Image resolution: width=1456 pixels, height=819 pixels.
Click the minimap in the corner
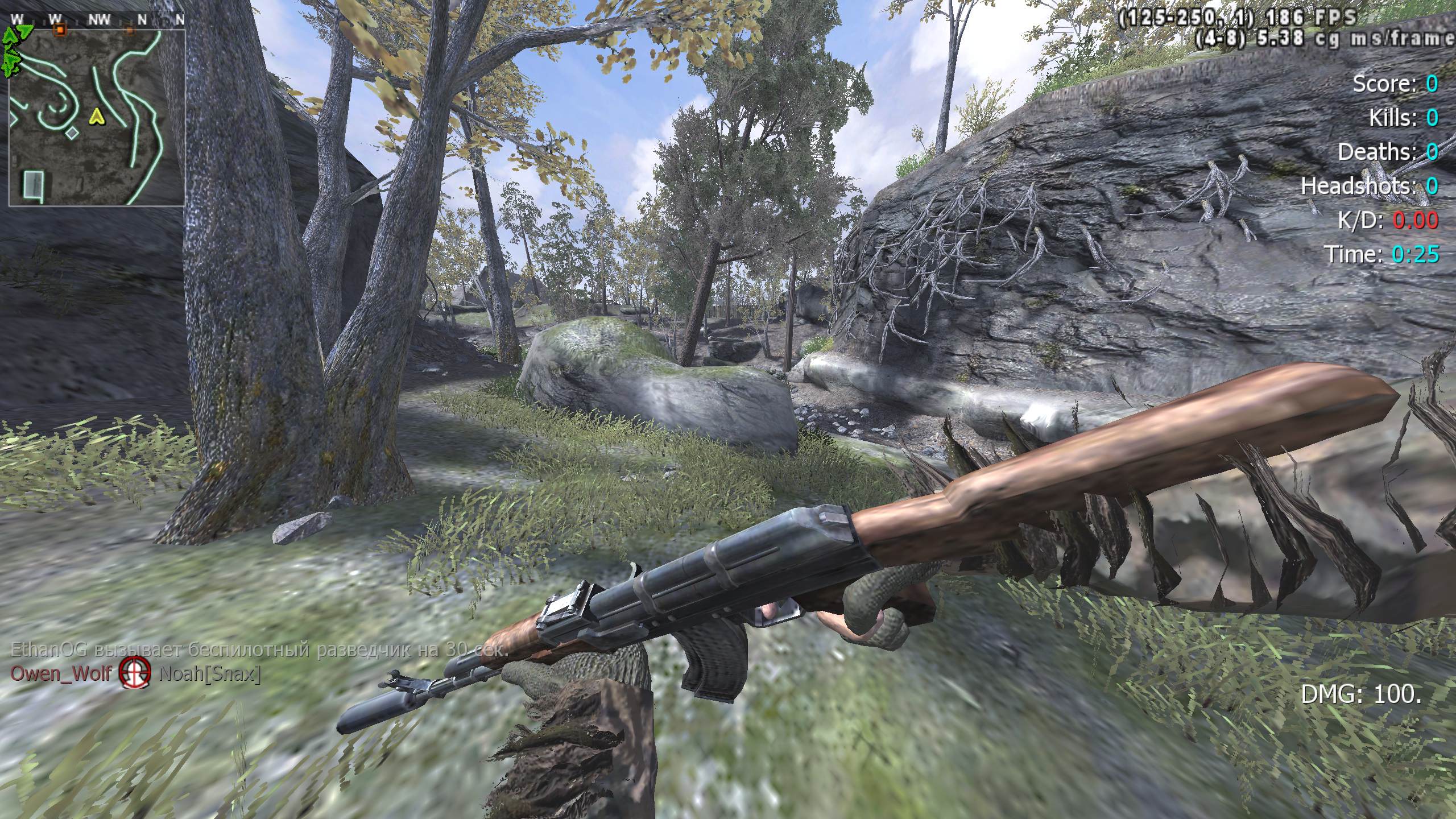coord(97,117)
